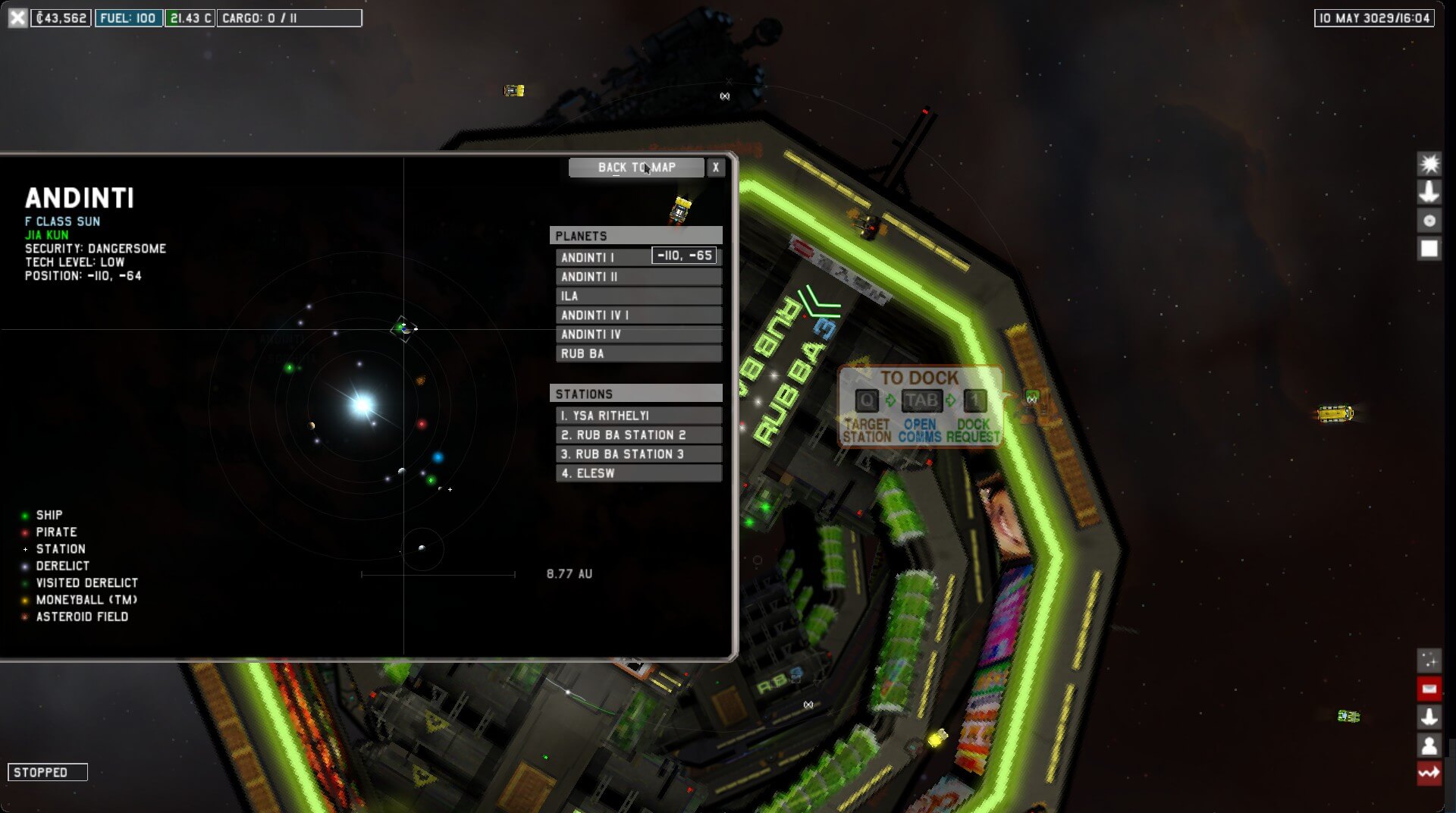This screenshot has height=813, width=1456.
Task: Select Rub Ba Station 3
Action: pos(638,454)
